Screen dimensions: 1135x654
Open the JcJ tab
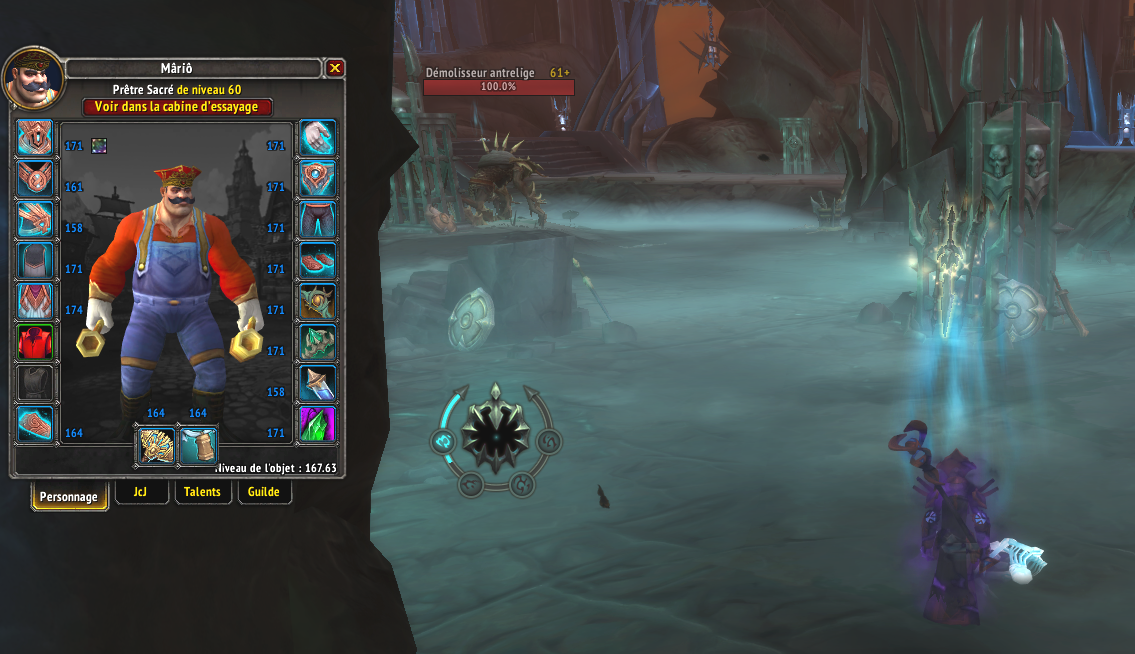coord(141,492)
